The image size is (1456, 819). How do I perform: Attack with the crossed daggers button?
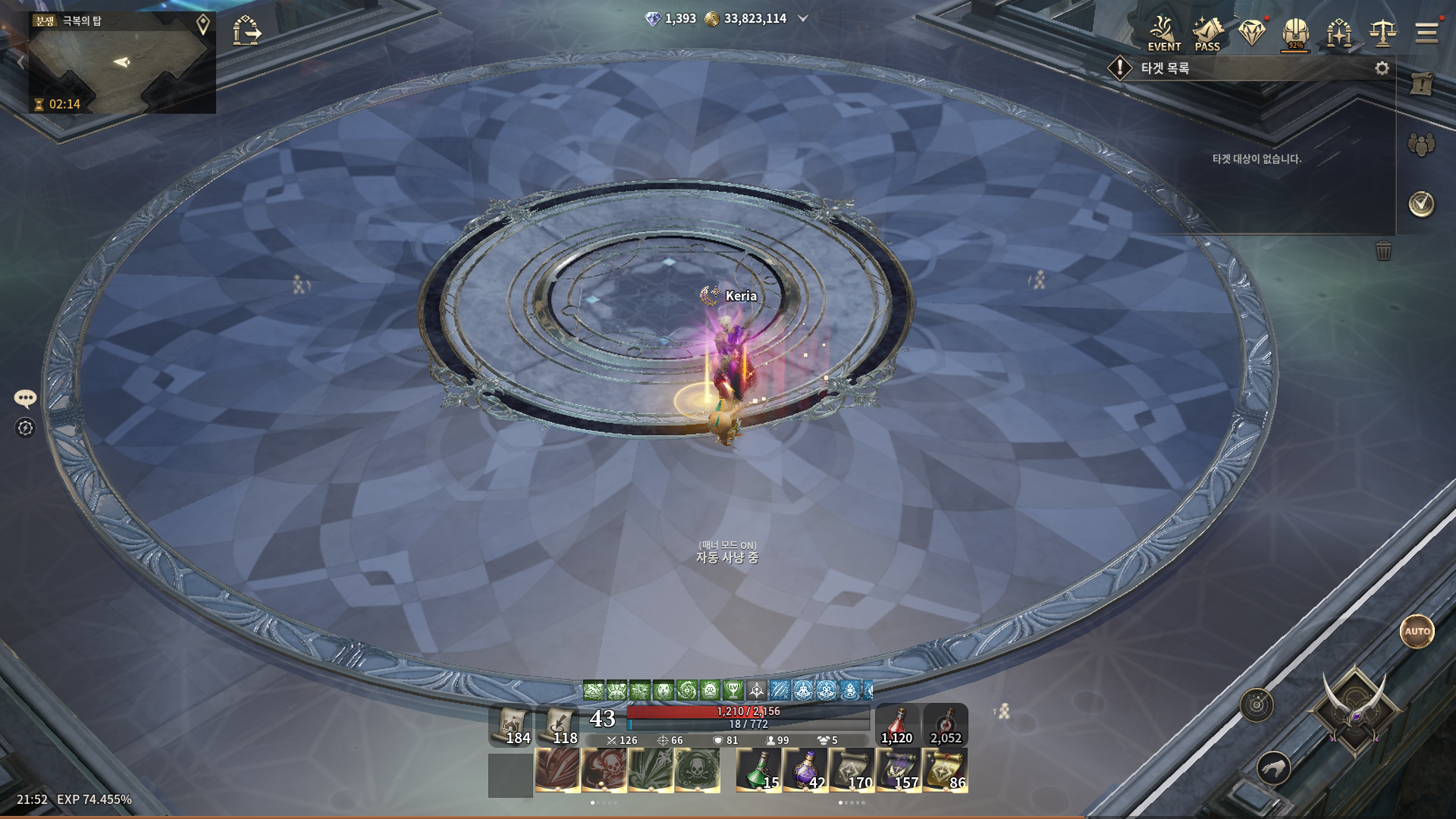click(1354, 711)
